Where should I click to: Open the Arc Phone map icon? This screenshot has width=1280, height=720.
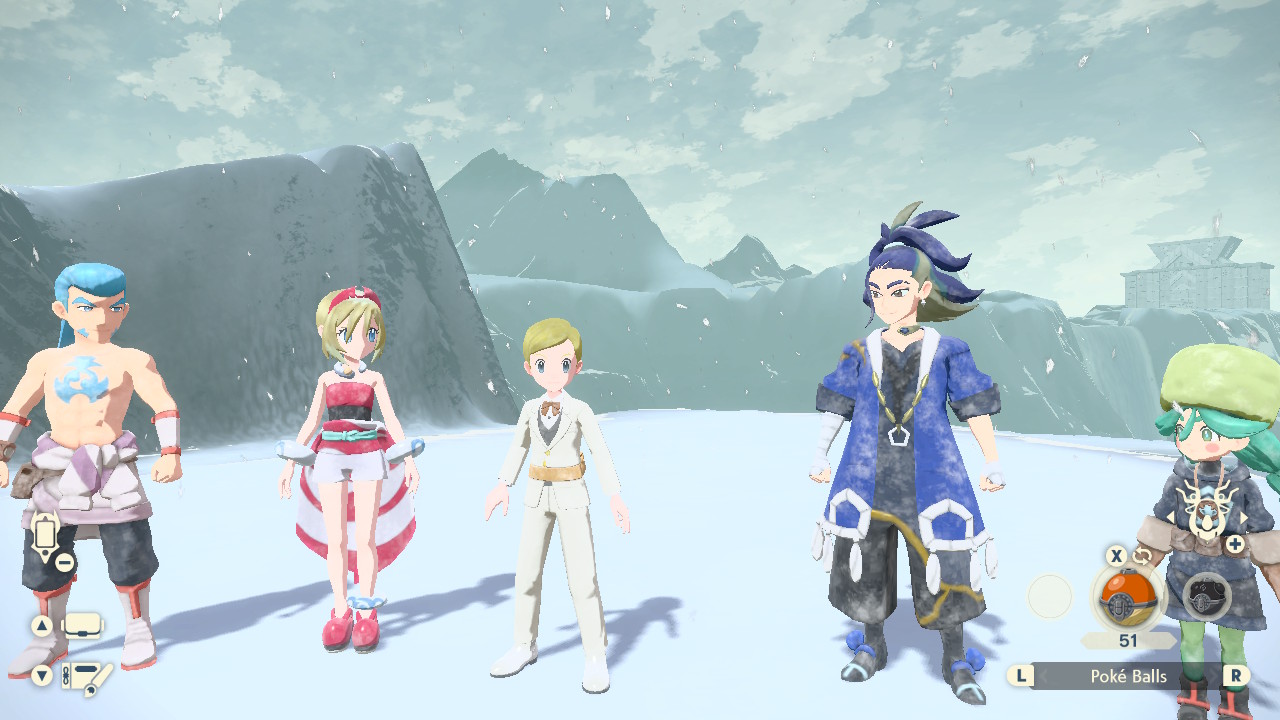point(46,535)
